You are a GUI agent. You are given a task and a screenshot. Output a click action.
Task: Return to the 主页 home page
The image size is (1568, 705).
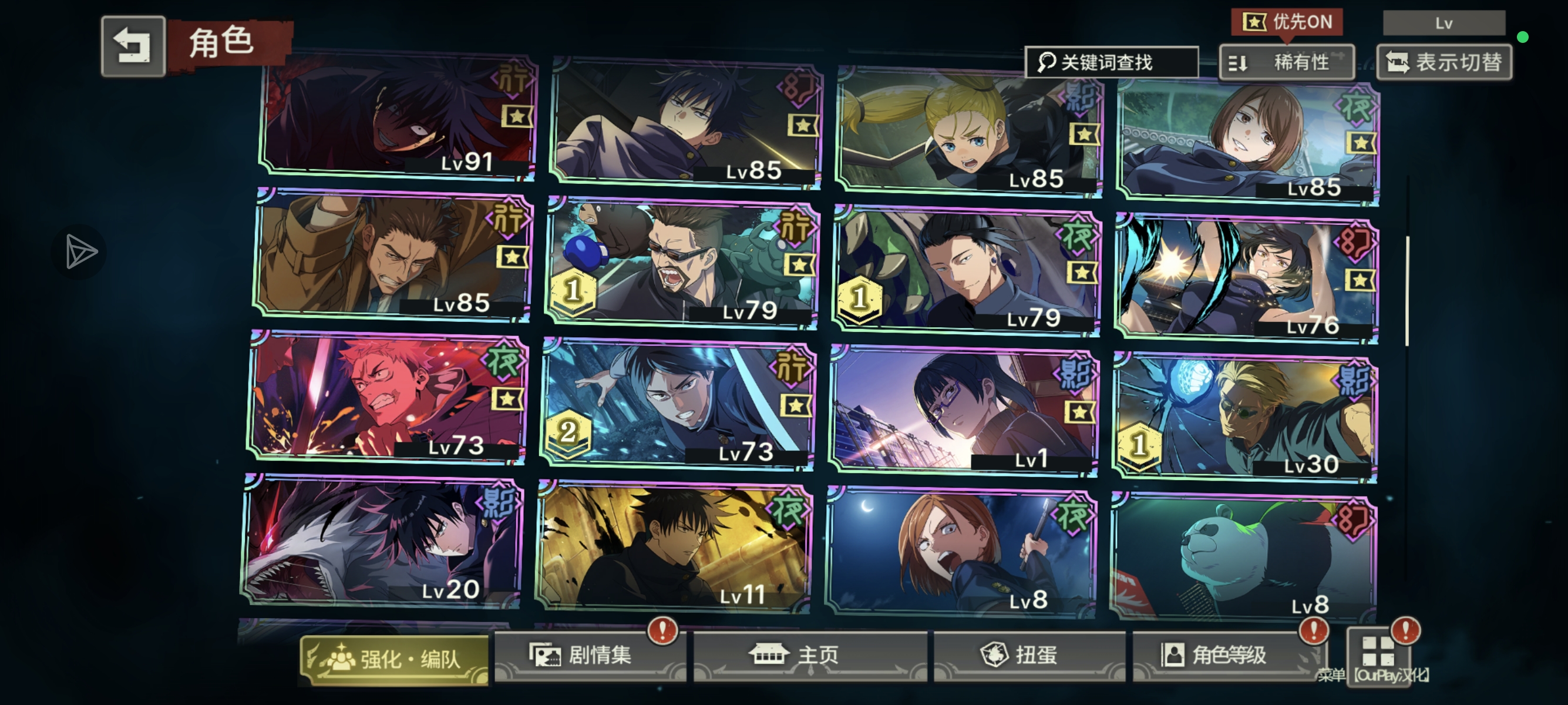[x=810, y=656]
